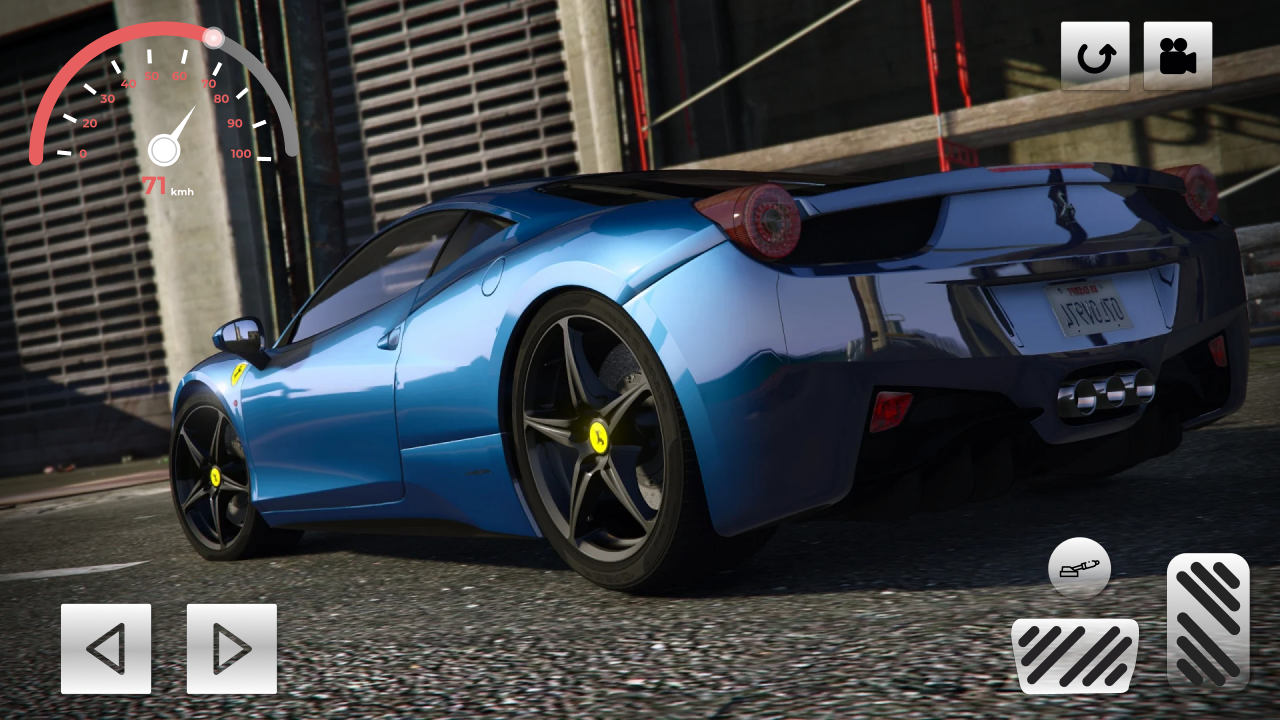The width and height of the screenshot is (1280, 720).
Task: Click the restart button to respawn the car
Action: pyautogui.click(x=1094, y=54)
